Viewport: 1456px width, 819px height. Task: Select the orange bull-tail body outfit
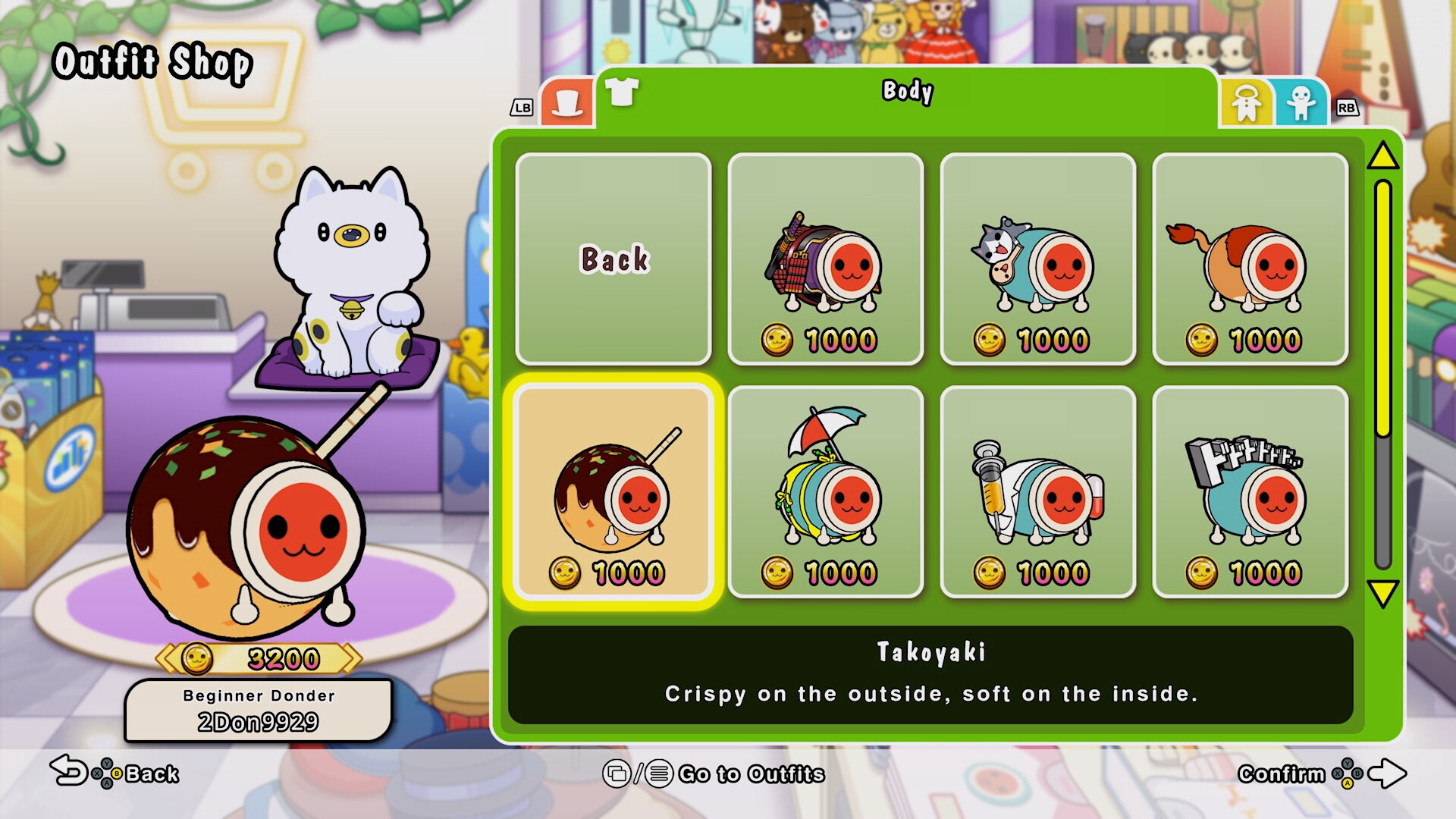[x=1250, y=259]
